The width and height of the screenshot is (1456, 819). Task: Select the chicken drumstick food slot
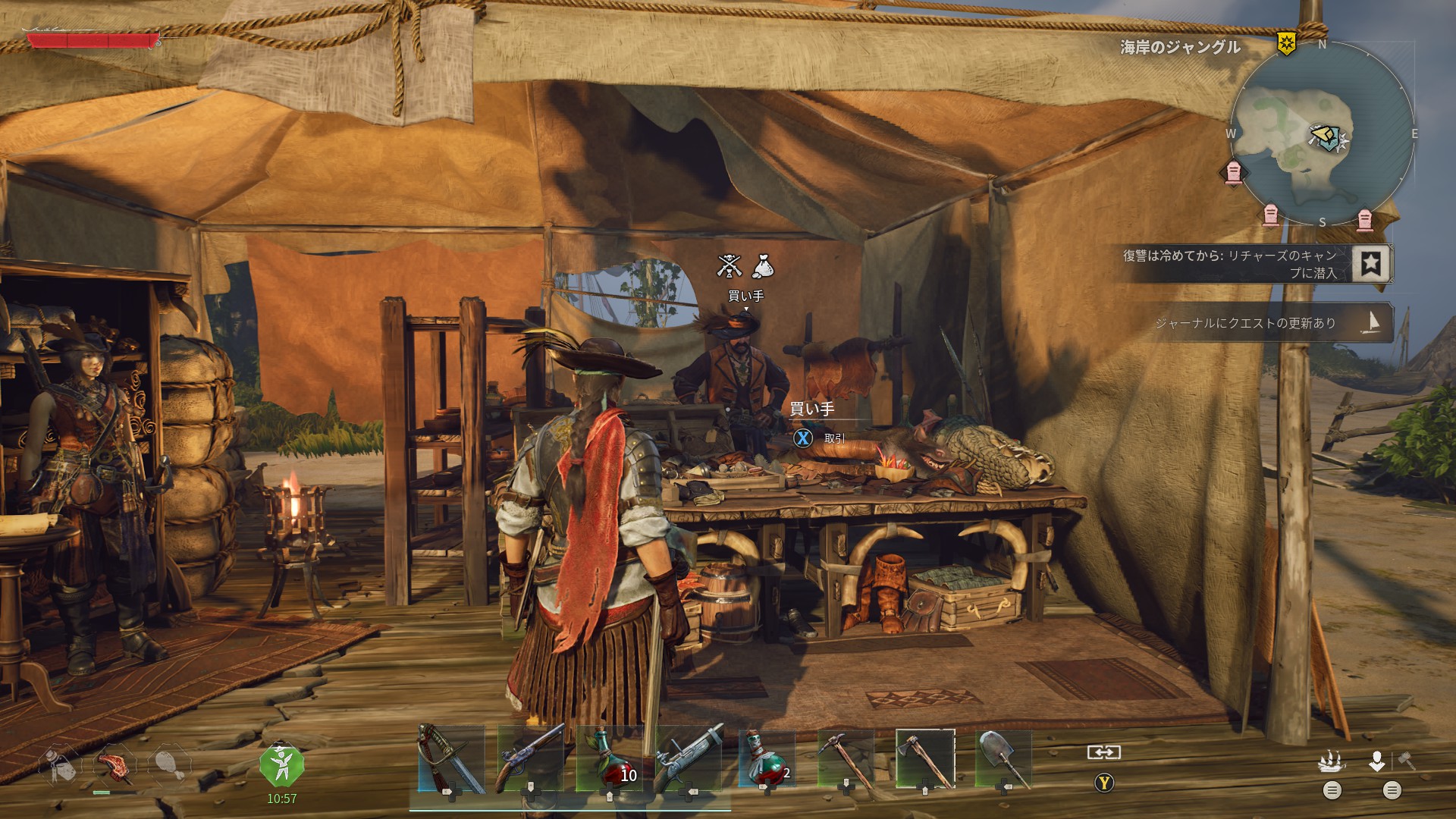[x=168, y=766]
